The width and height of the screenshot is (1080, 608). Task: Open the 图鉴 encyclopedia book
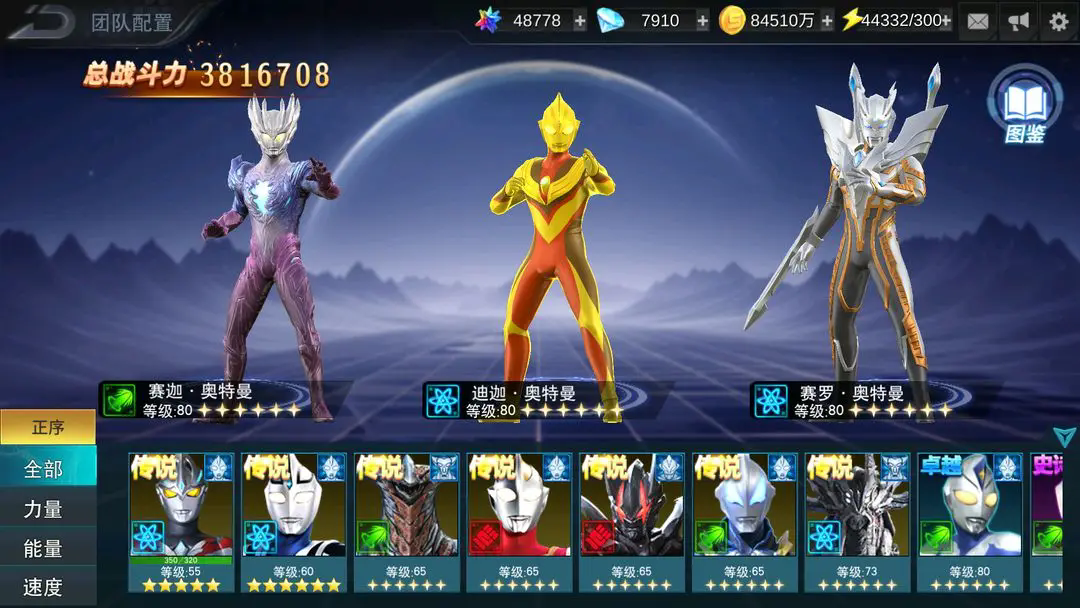pyautogui.click(x=1024, y=105)
